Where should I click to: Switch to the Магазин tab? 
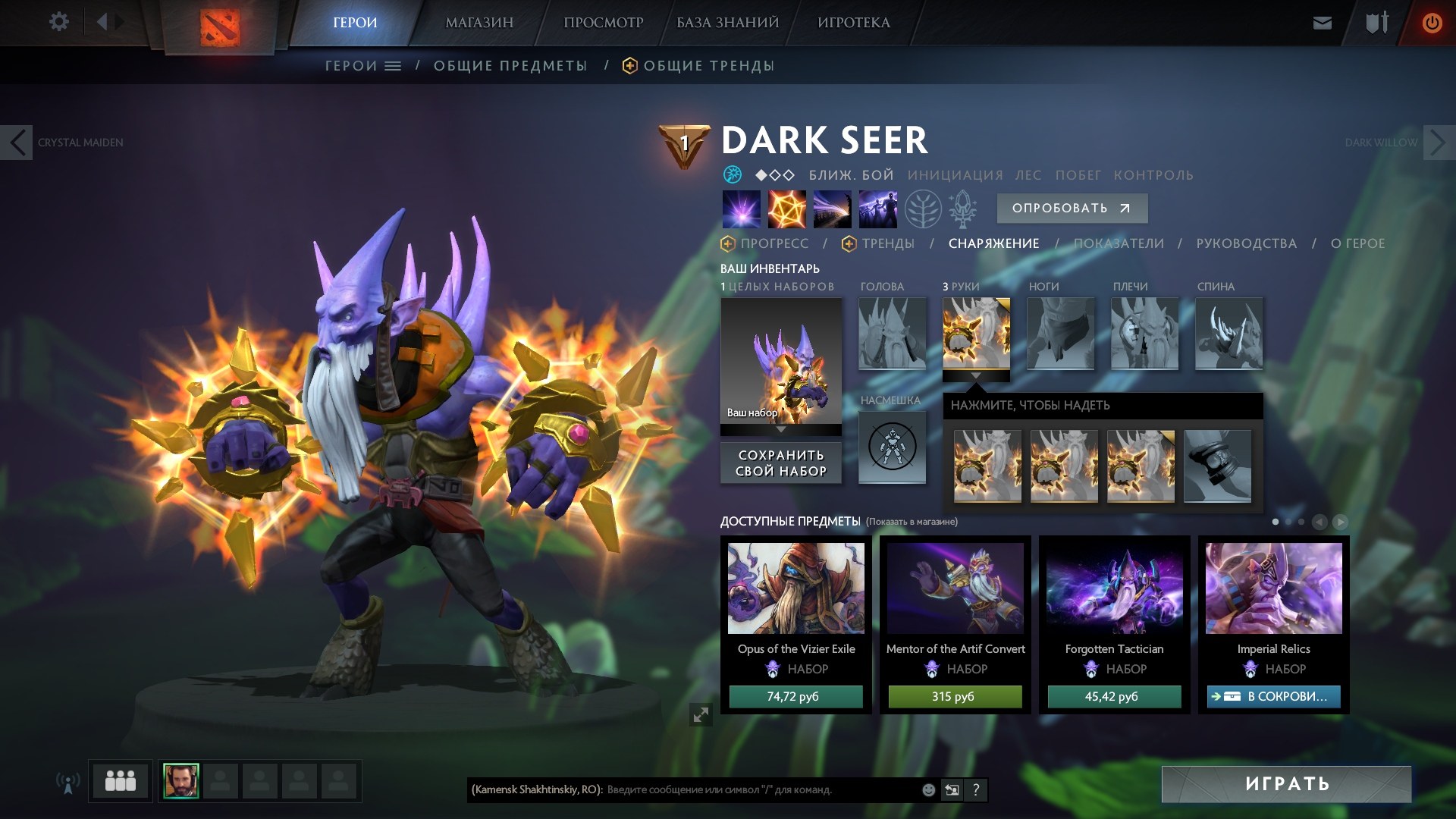pos(479,23)
